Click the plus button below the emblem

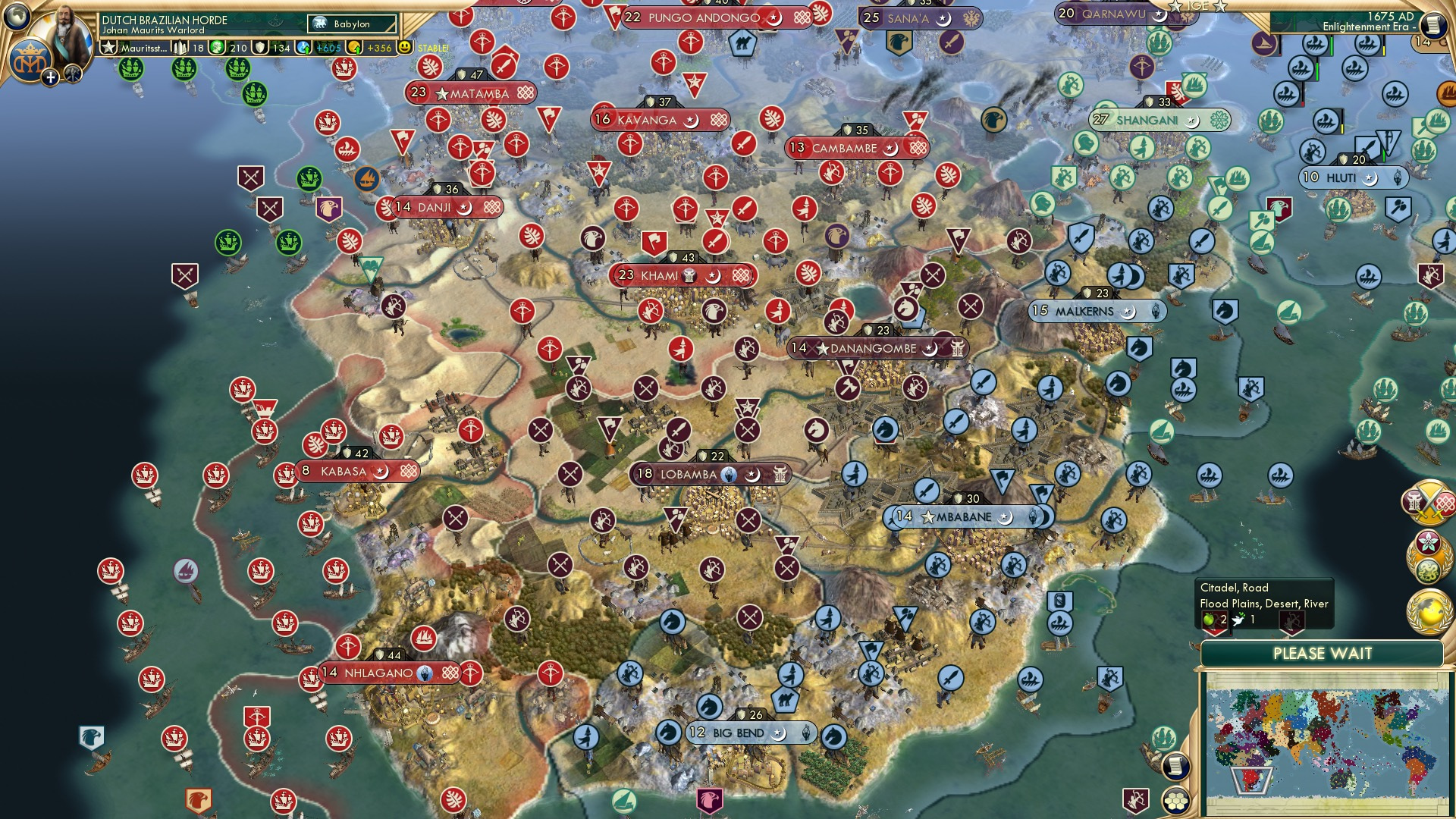click(50, 77)
